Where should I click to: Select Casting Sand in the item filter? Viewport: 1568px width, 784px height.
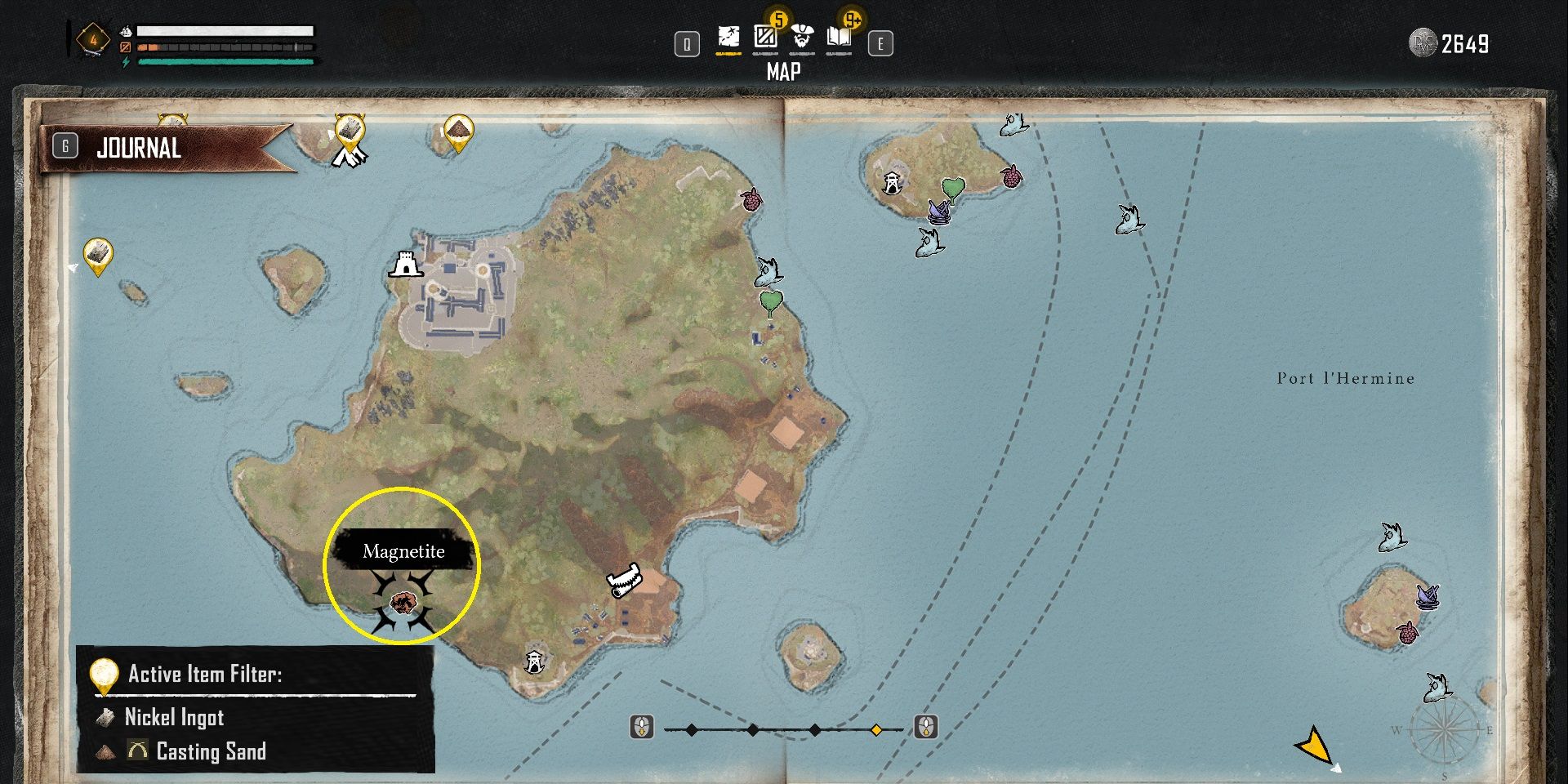[211, 751]
